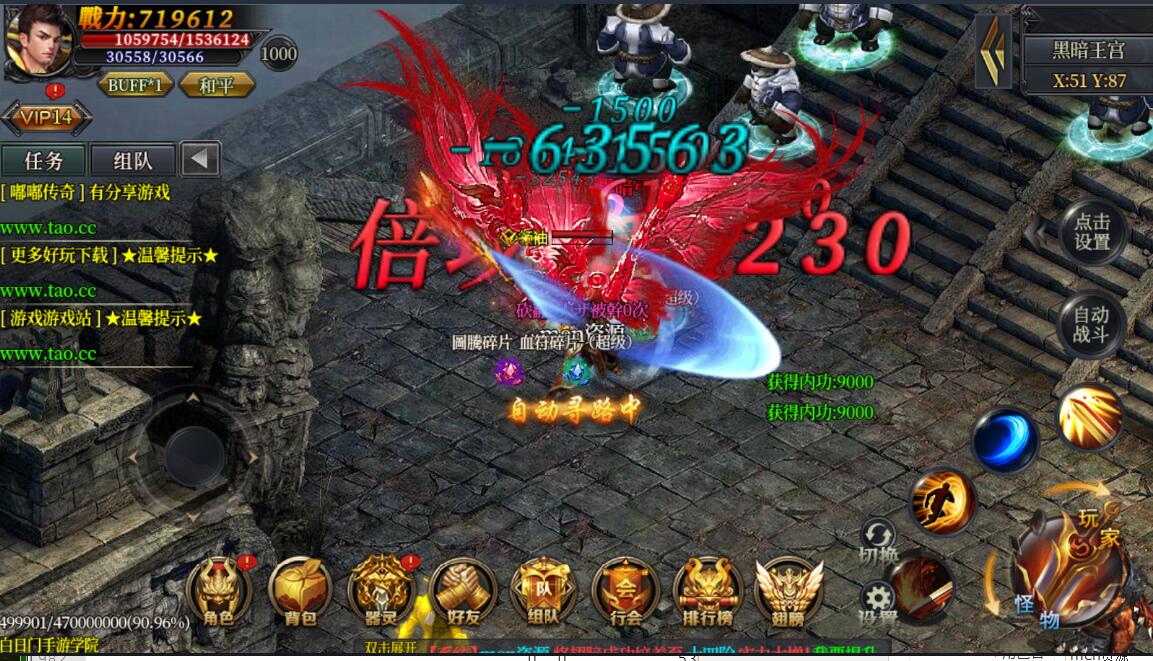Image resolution: width=1153 pixels, height=661 pixels.
Task: Toggle 自动战斗 auto battle
Action: (x=1091, y=325)
